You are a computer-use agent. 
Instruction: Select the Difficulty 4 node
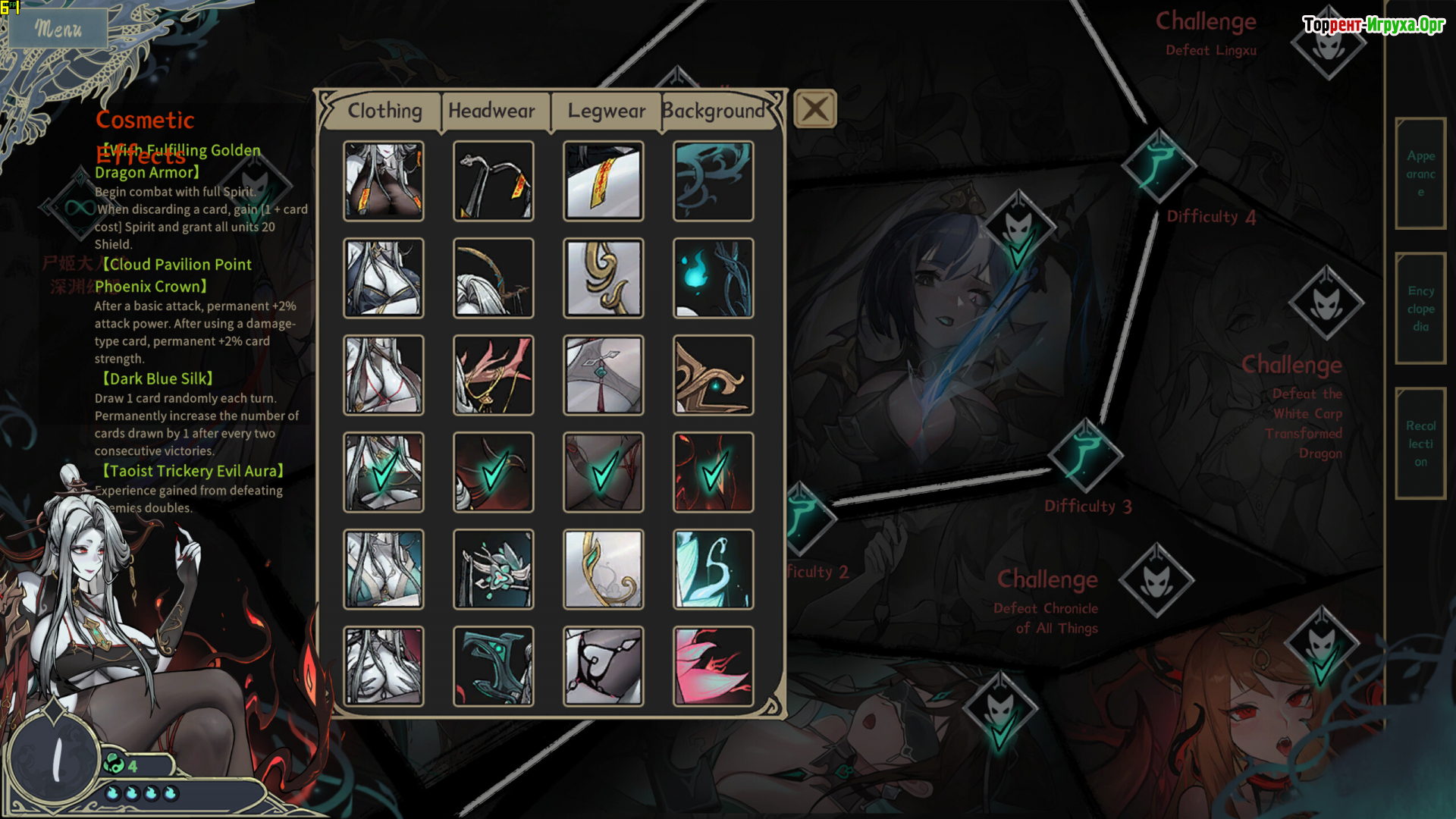[1159, 165]
